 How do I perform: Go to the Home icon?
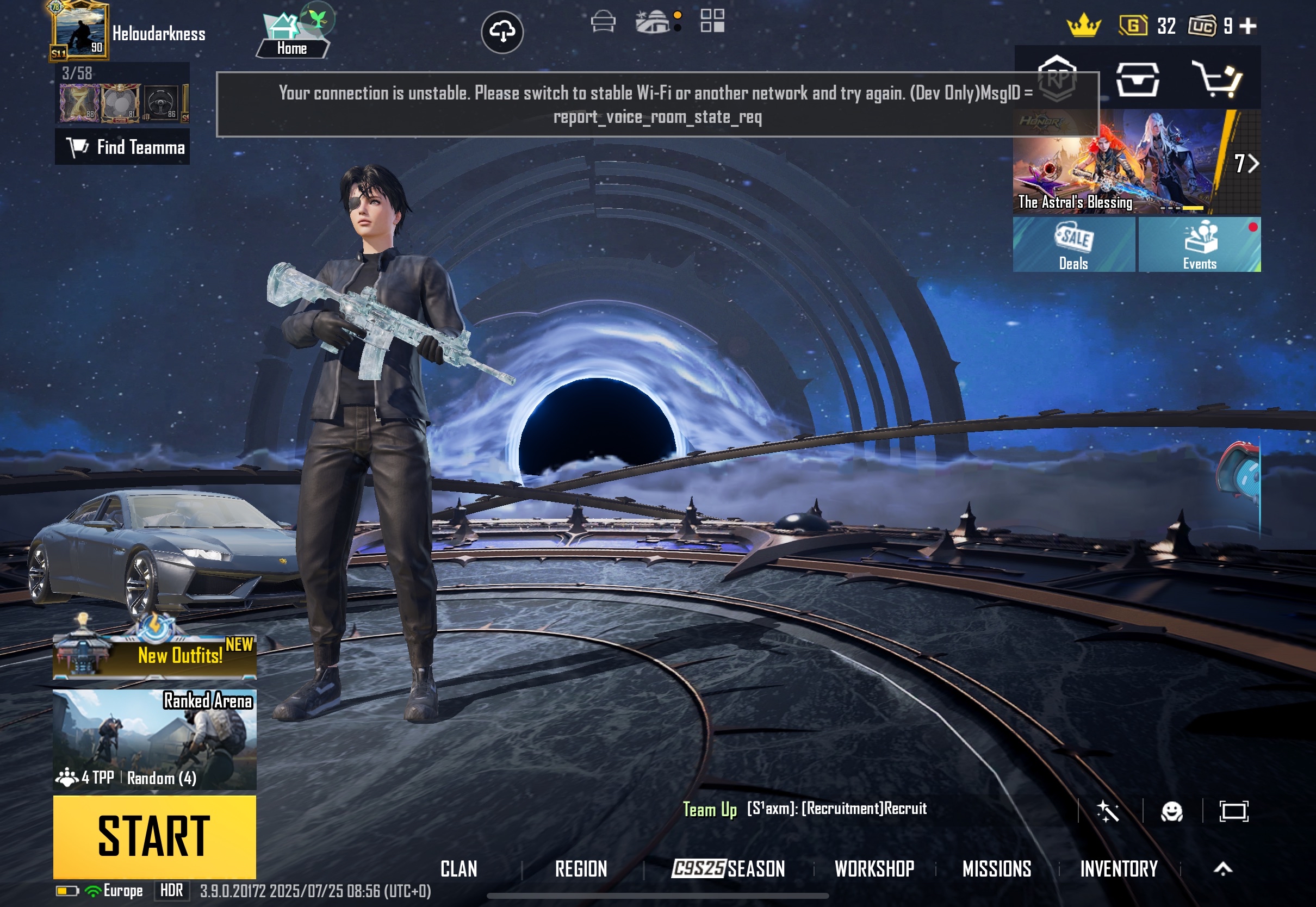coord(292,35)
